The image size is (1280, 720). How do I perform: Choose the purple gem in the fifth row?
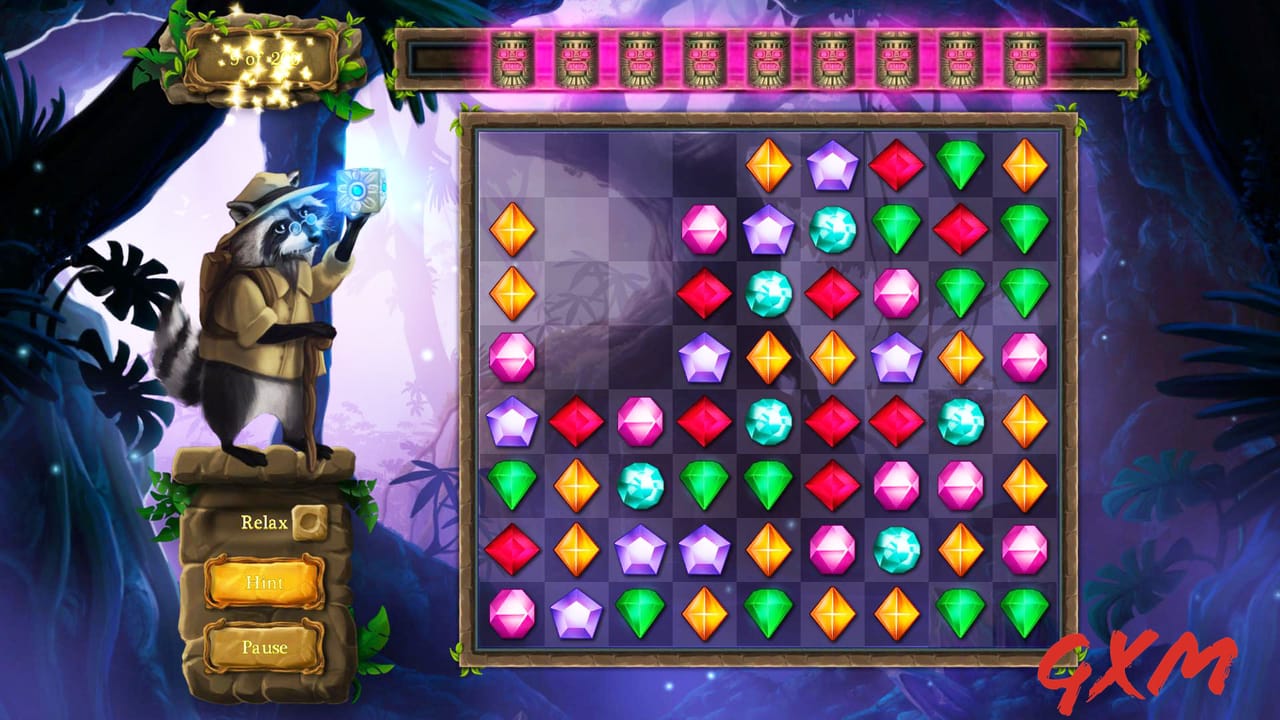tap(512, 421)
